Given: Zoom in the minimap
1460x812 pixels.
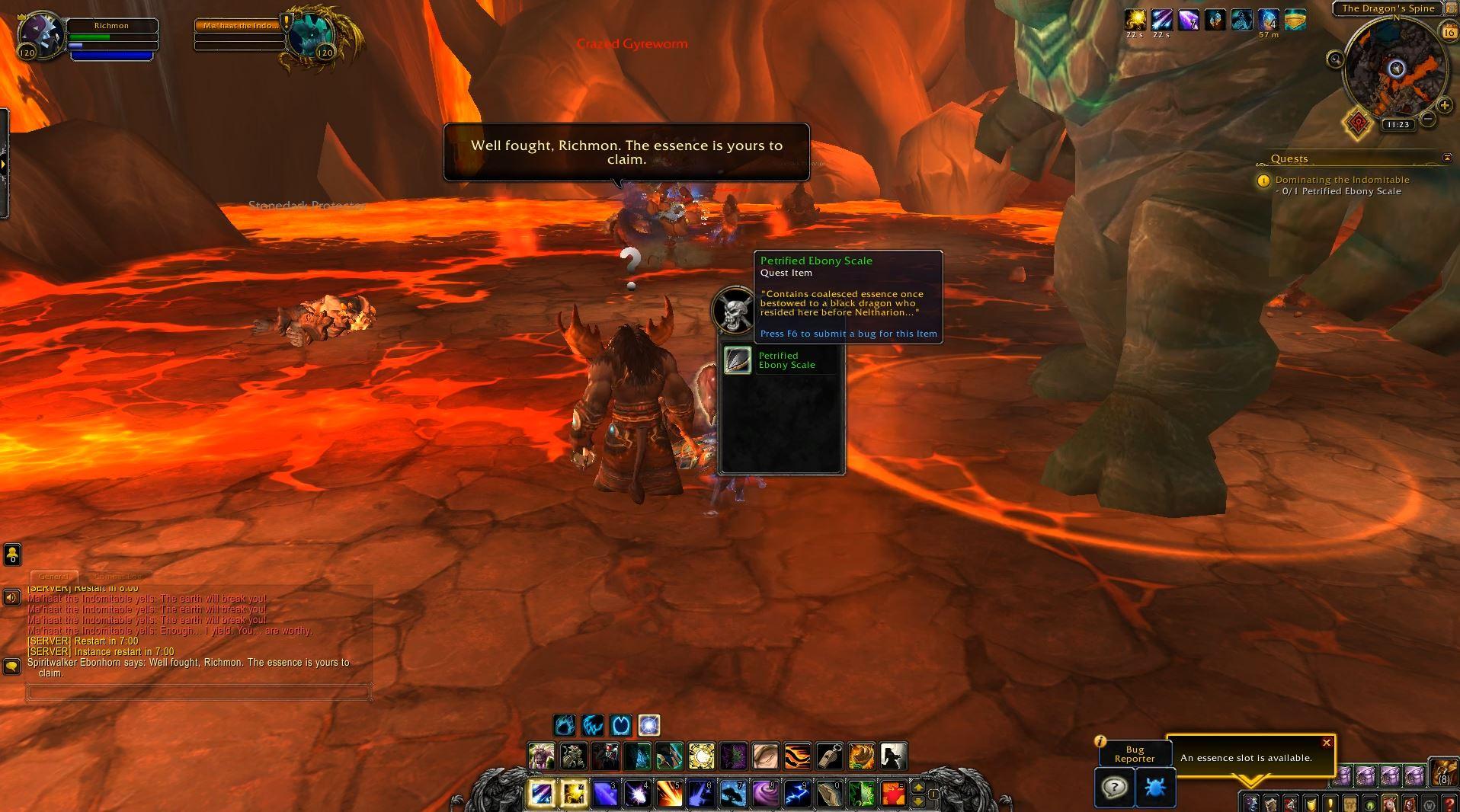Looking at the screenshot, I should coord(1444,105).
